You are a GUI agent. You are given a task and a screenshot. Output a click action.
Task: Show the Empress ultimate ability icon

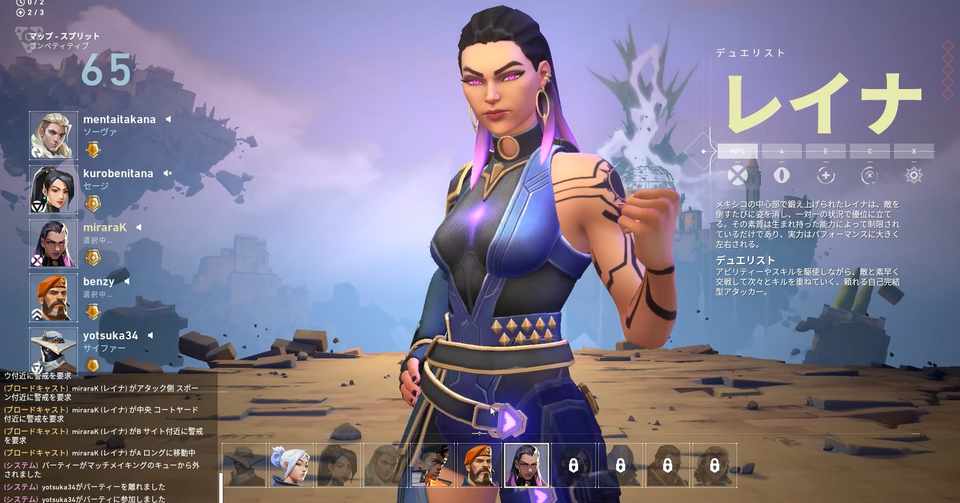pos(913,175)
